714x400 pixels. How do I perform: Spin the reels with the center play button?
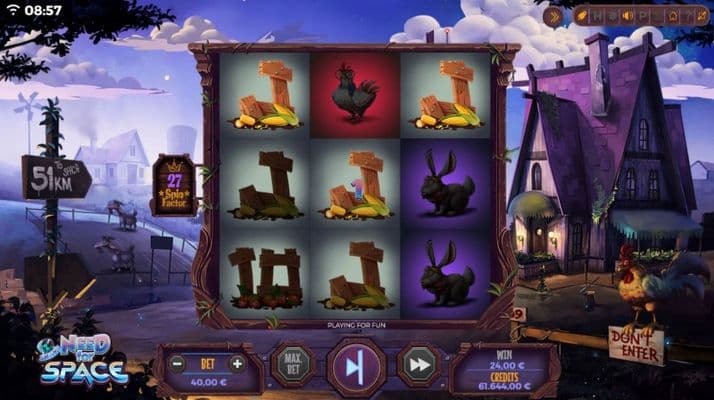click(x=356, y=367)
